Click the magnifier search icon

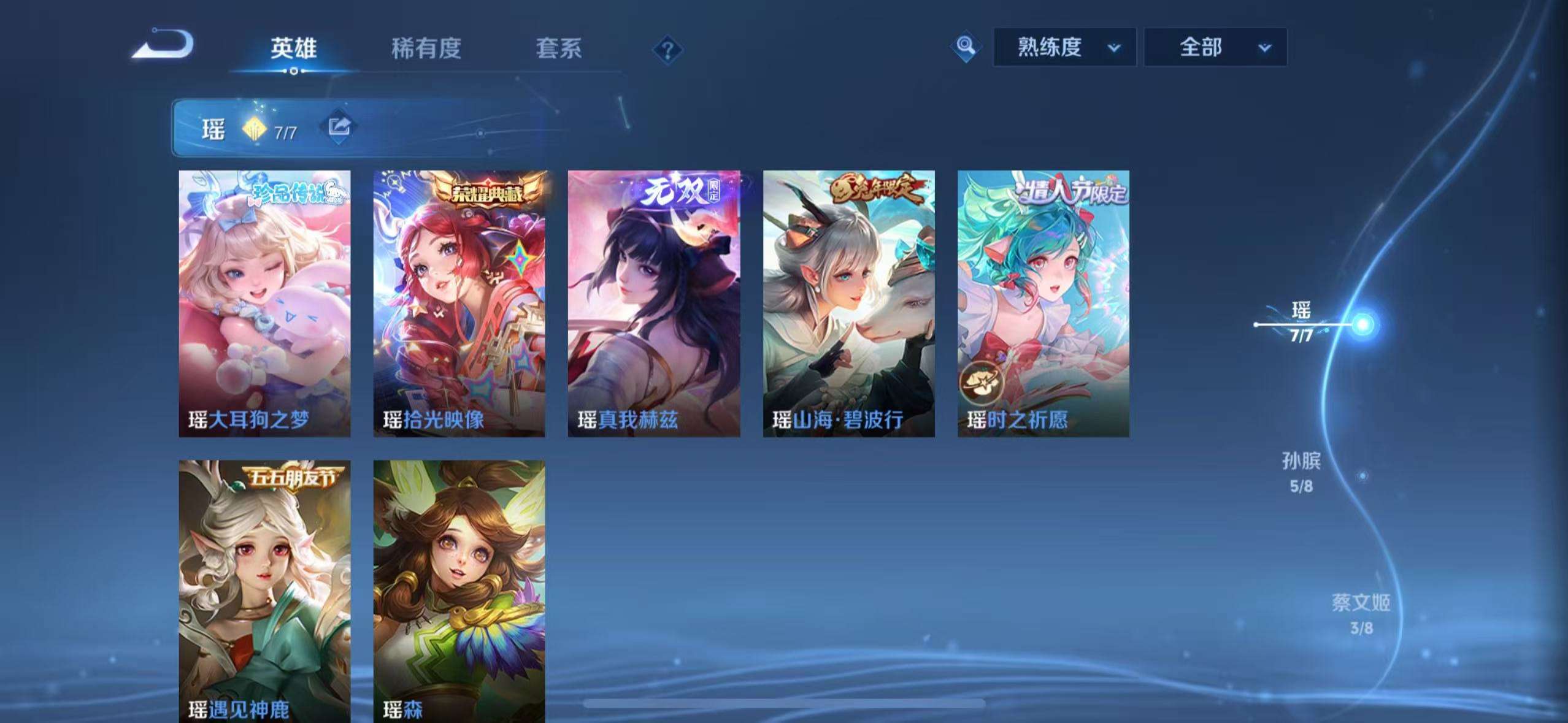click(966, 47)
